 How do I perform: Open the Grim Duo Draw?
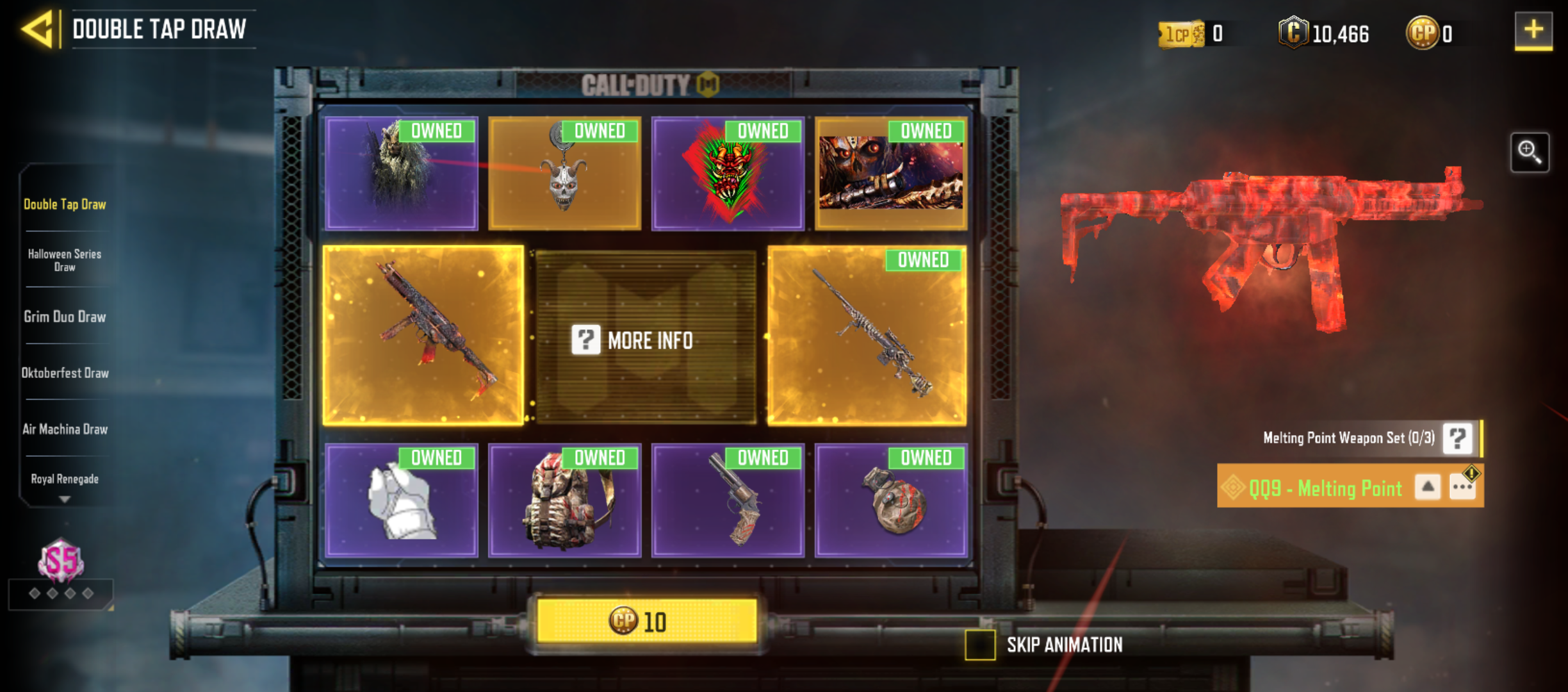63,317
